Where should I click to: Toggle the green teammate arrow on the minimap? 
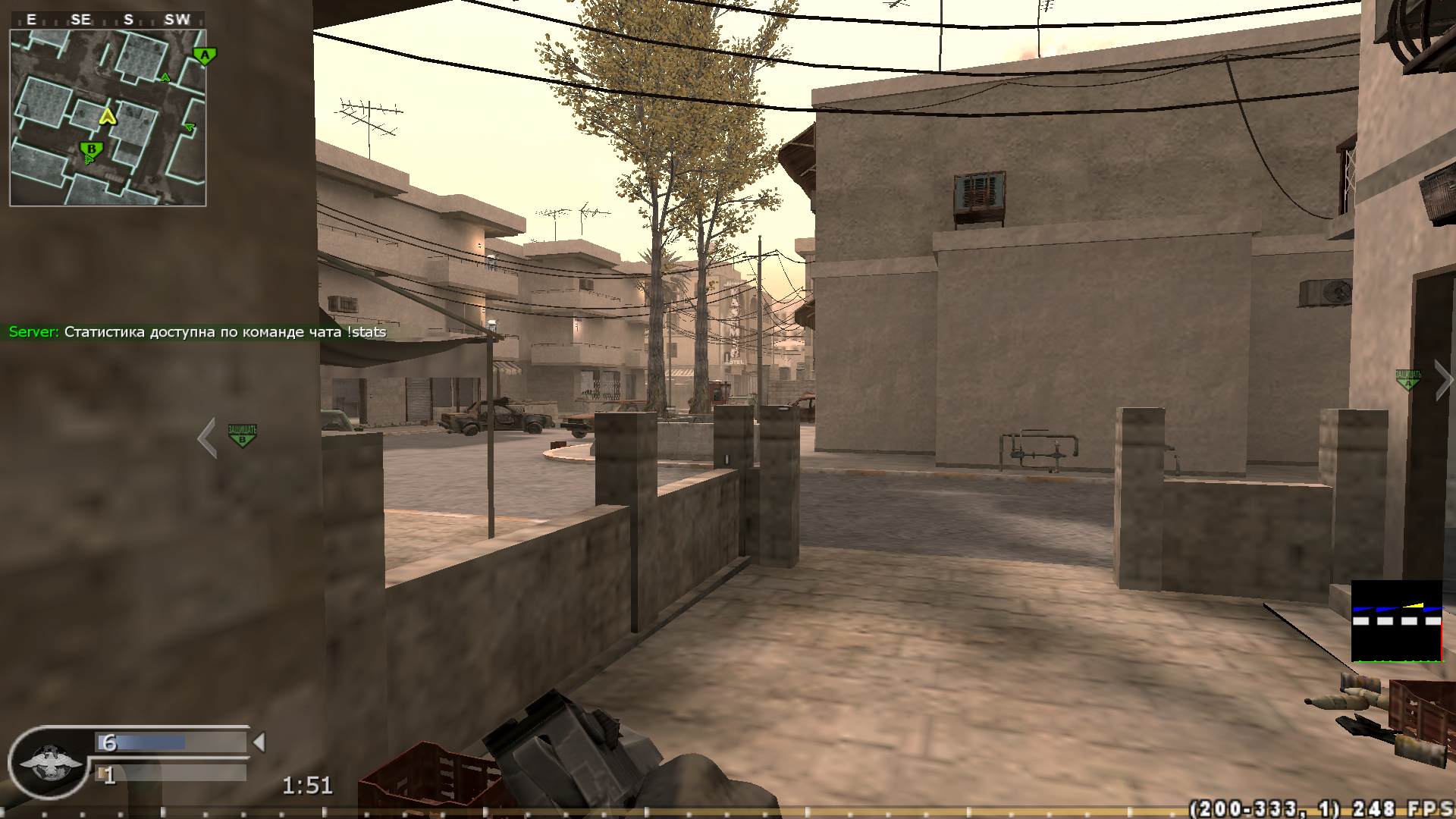165,78
